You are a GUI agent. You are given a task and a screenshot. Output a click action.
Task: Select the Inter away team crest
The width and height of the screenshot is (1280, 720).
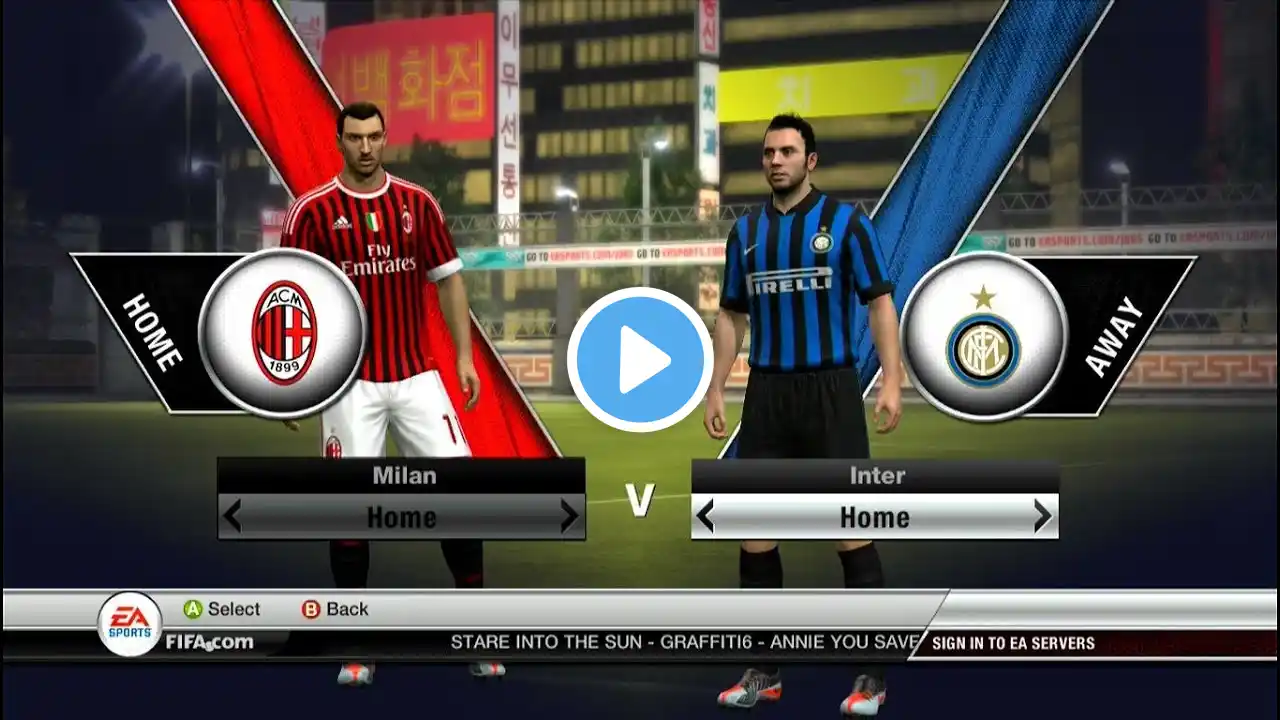tap(983, 336)
